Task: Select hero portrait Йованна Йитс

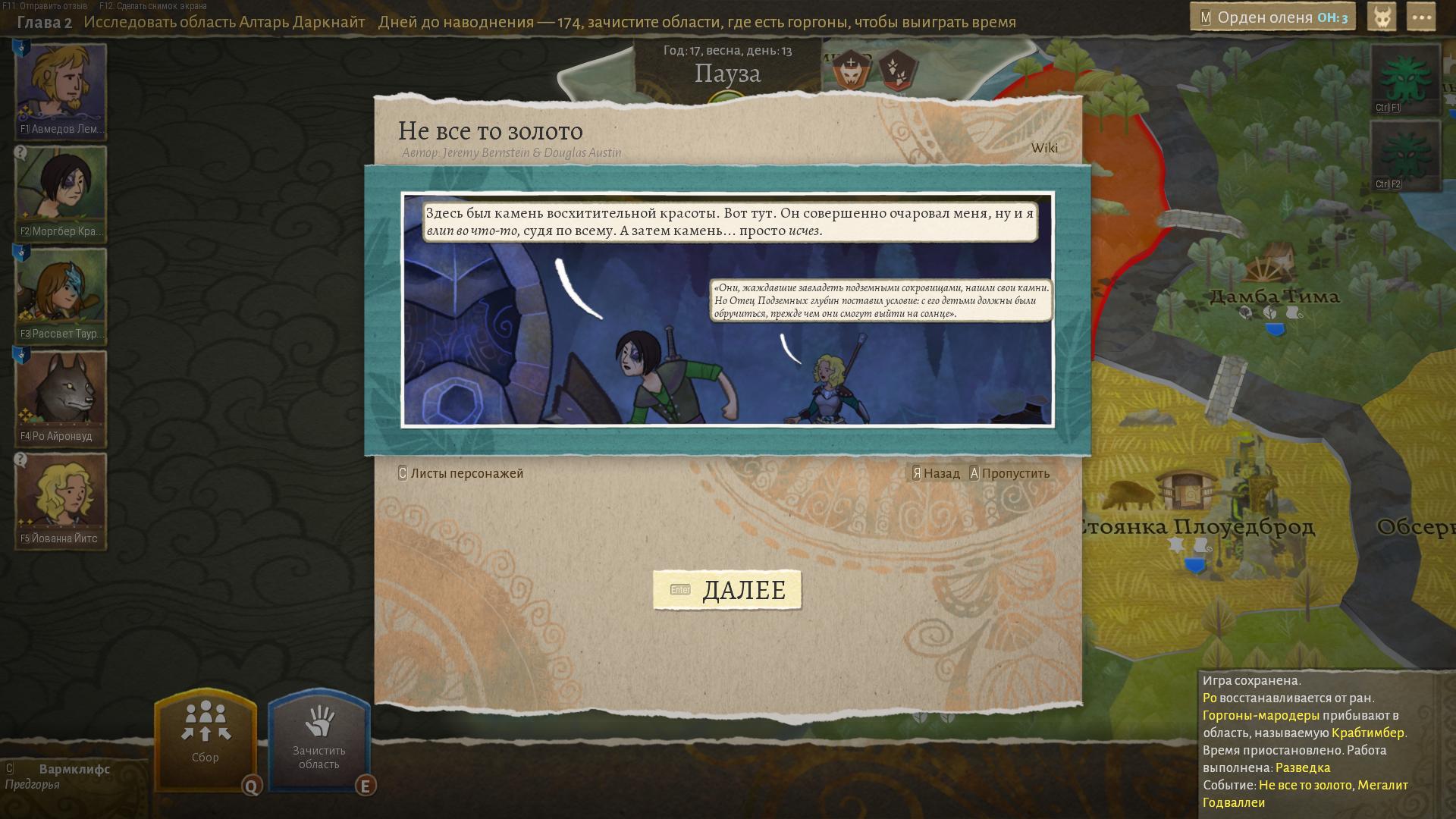Action: click(x=61, y=500)
